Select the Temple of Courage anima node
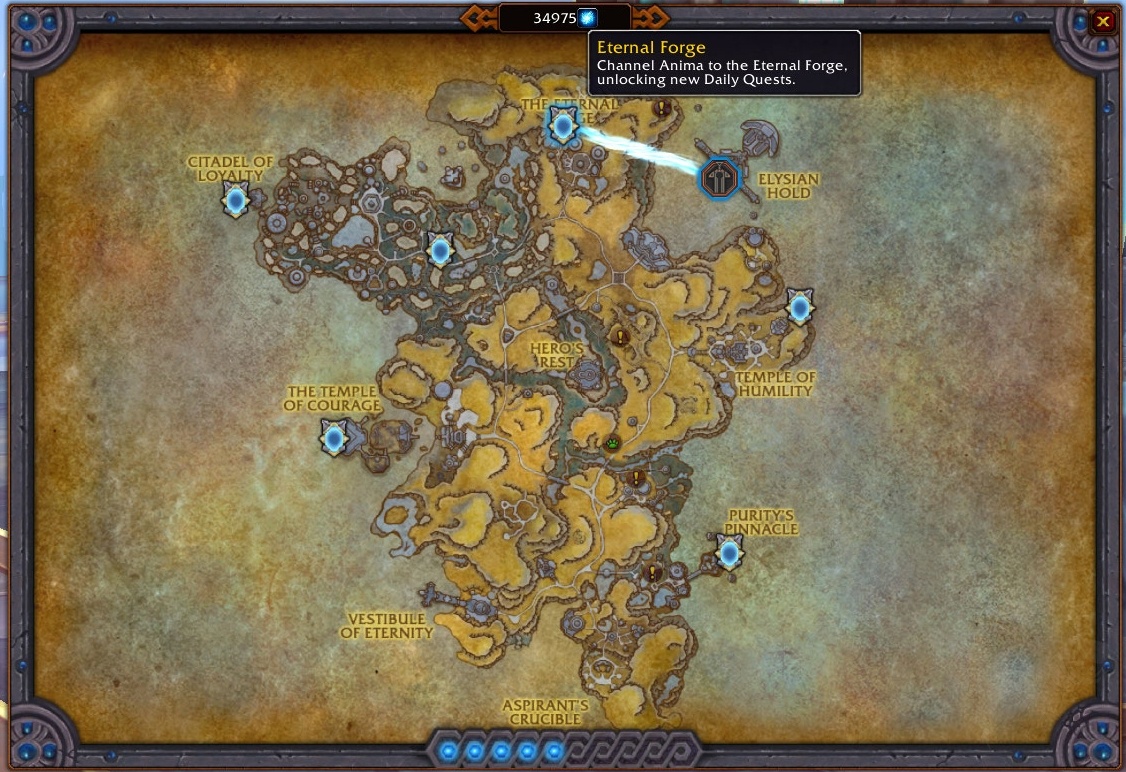The image size is (1126, 772). click(334, 437)
